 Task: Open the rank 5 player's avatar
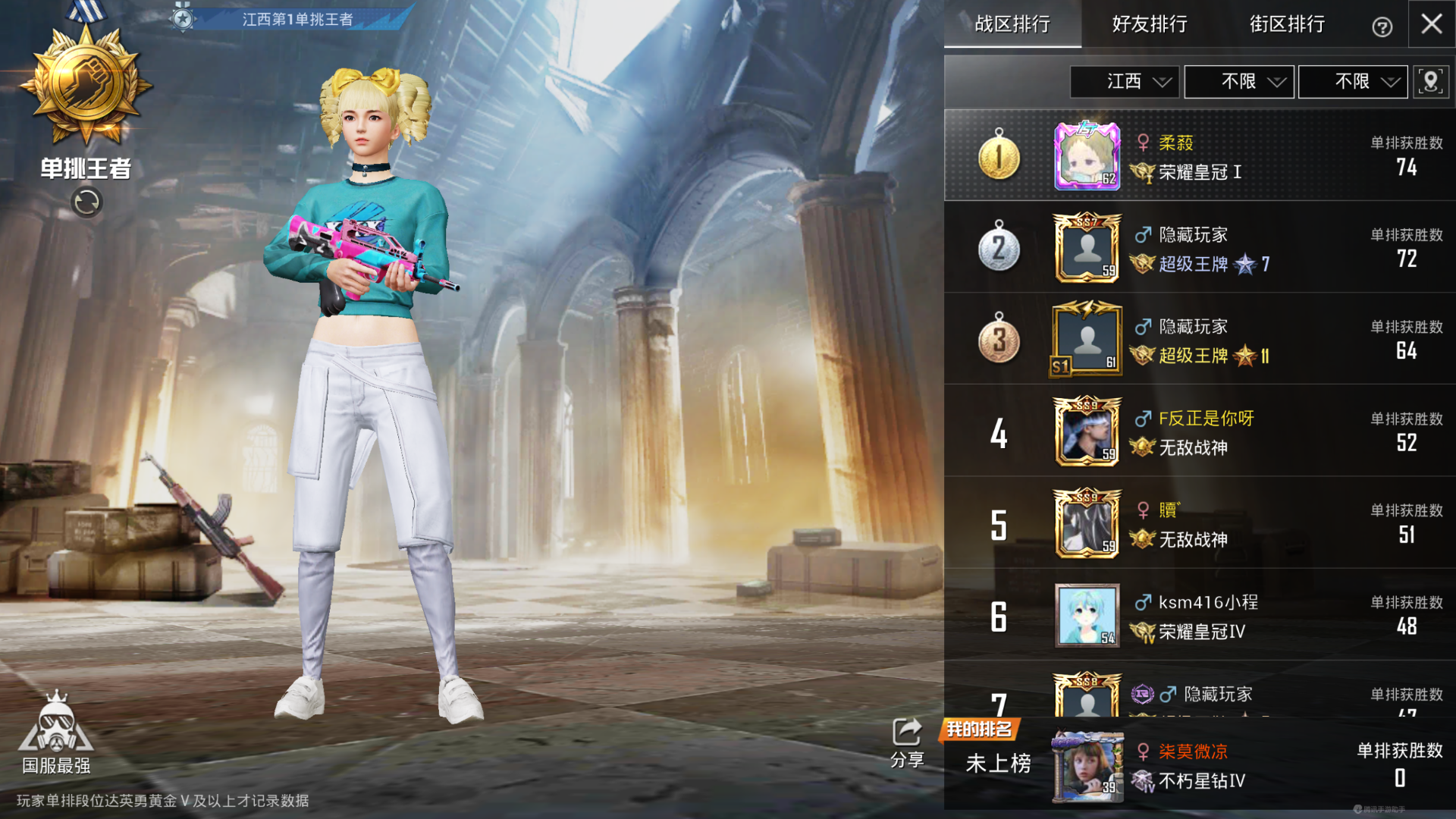click(x=1087, y=524)
